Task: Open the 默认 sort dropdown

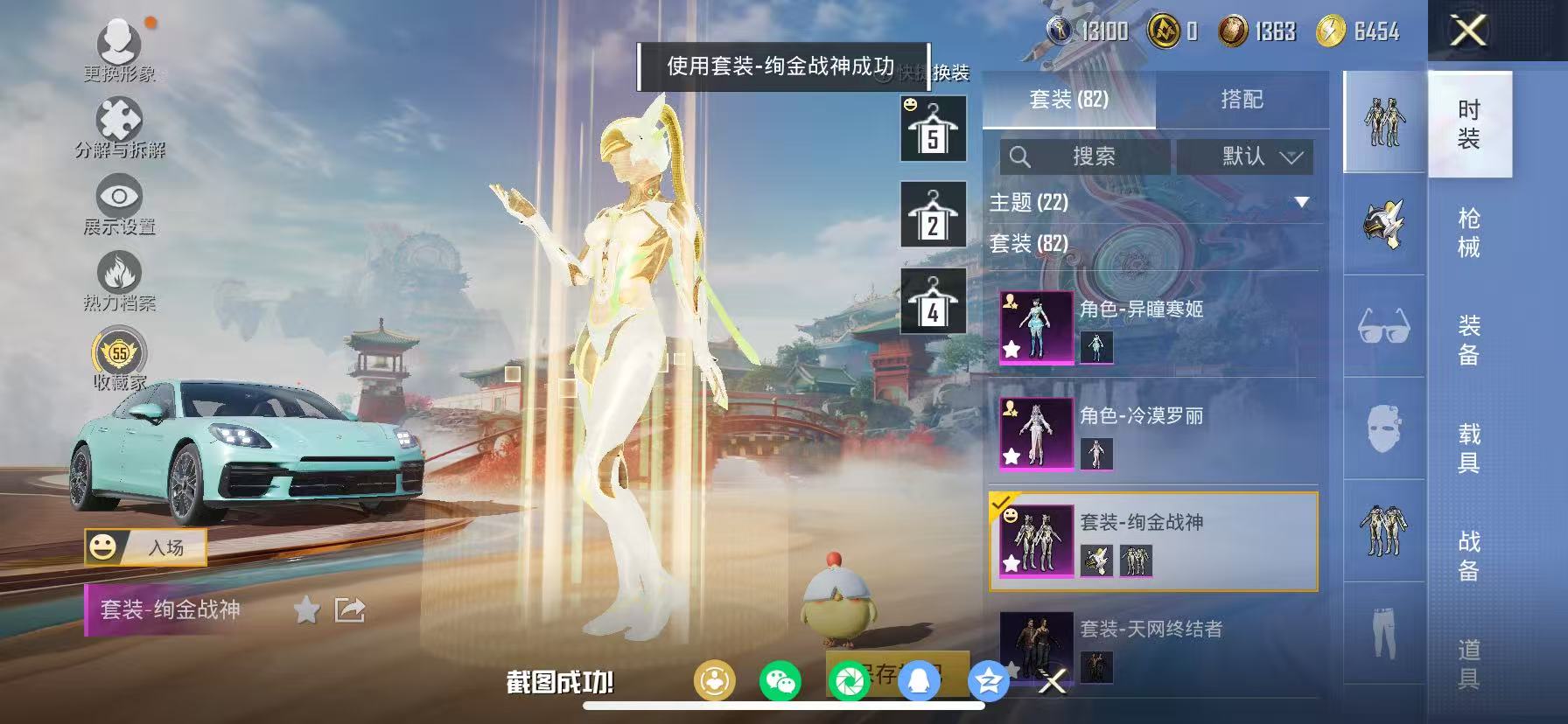Action: pyautogui.click(x=1245, y=157)
